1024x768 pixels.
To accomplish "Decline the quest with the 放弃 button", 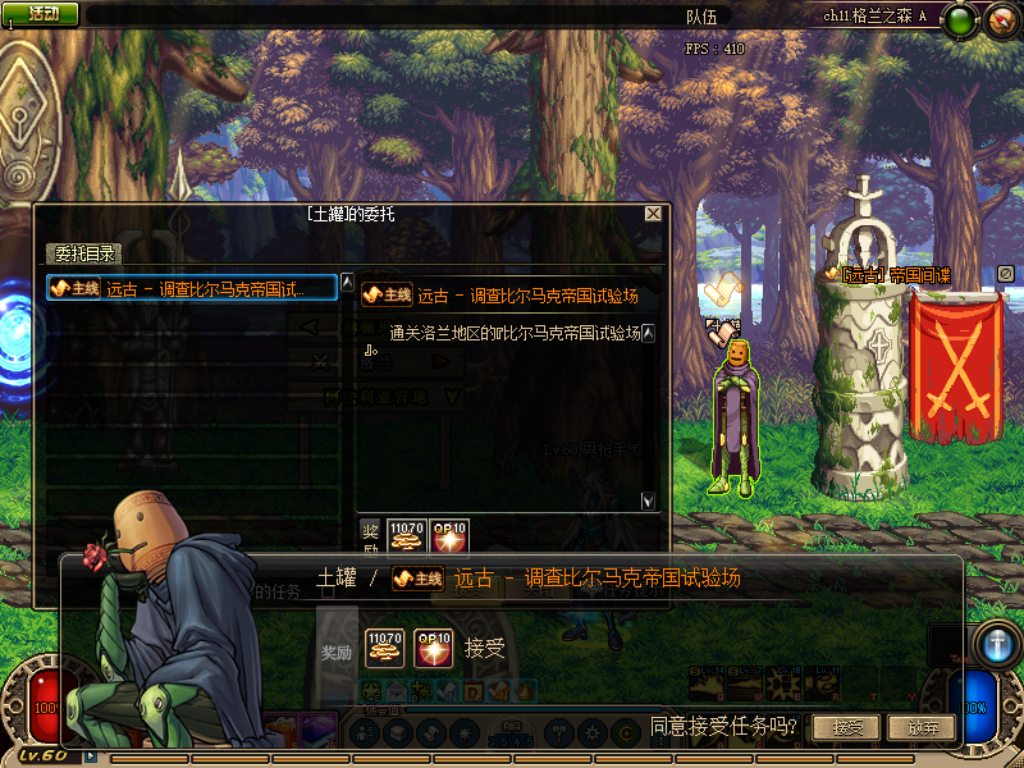I will (x=920, y=727).
